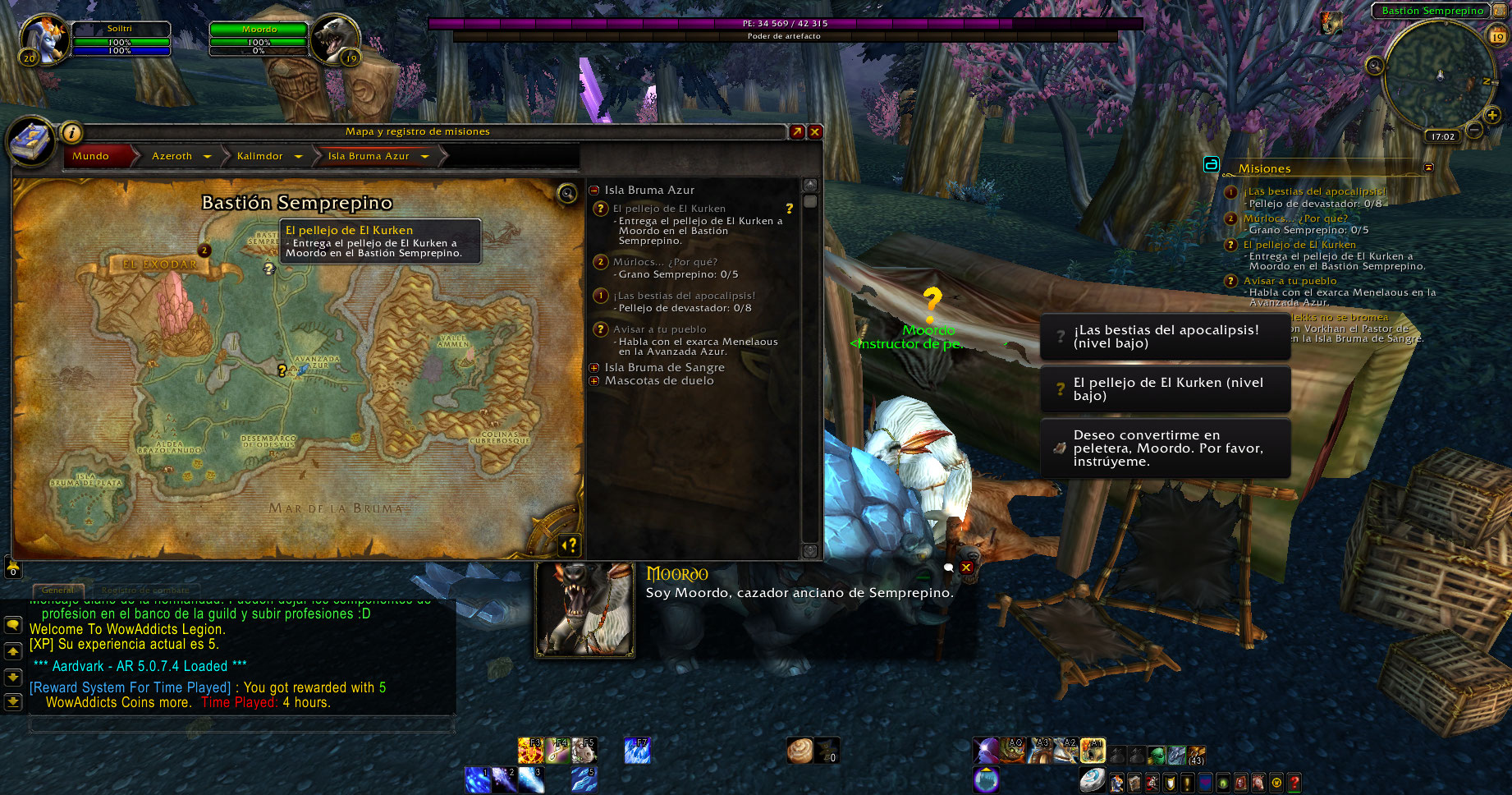Click the map magnifier search button

pyautogui.click(x=567, y=194)
